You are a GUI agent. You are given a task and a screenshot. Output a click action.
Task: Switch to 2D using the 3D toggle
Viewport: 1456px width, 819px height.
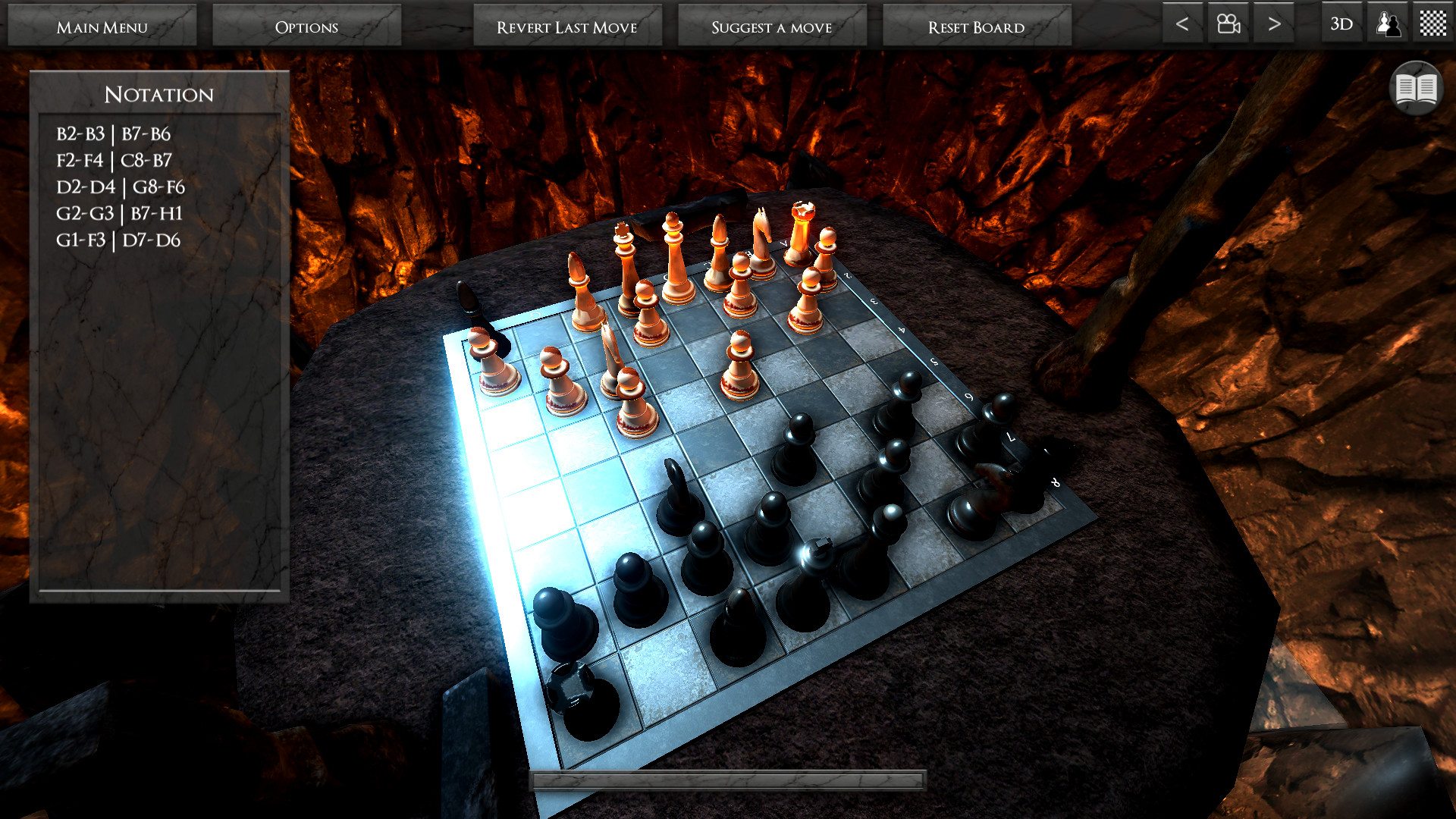(x=1341, y=23)
